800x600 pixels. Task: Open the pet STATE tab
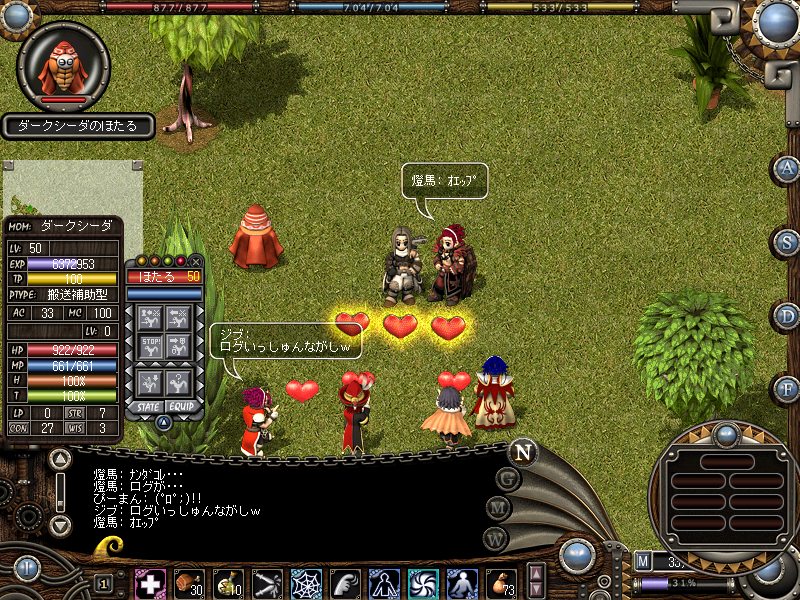click(148, 407)
